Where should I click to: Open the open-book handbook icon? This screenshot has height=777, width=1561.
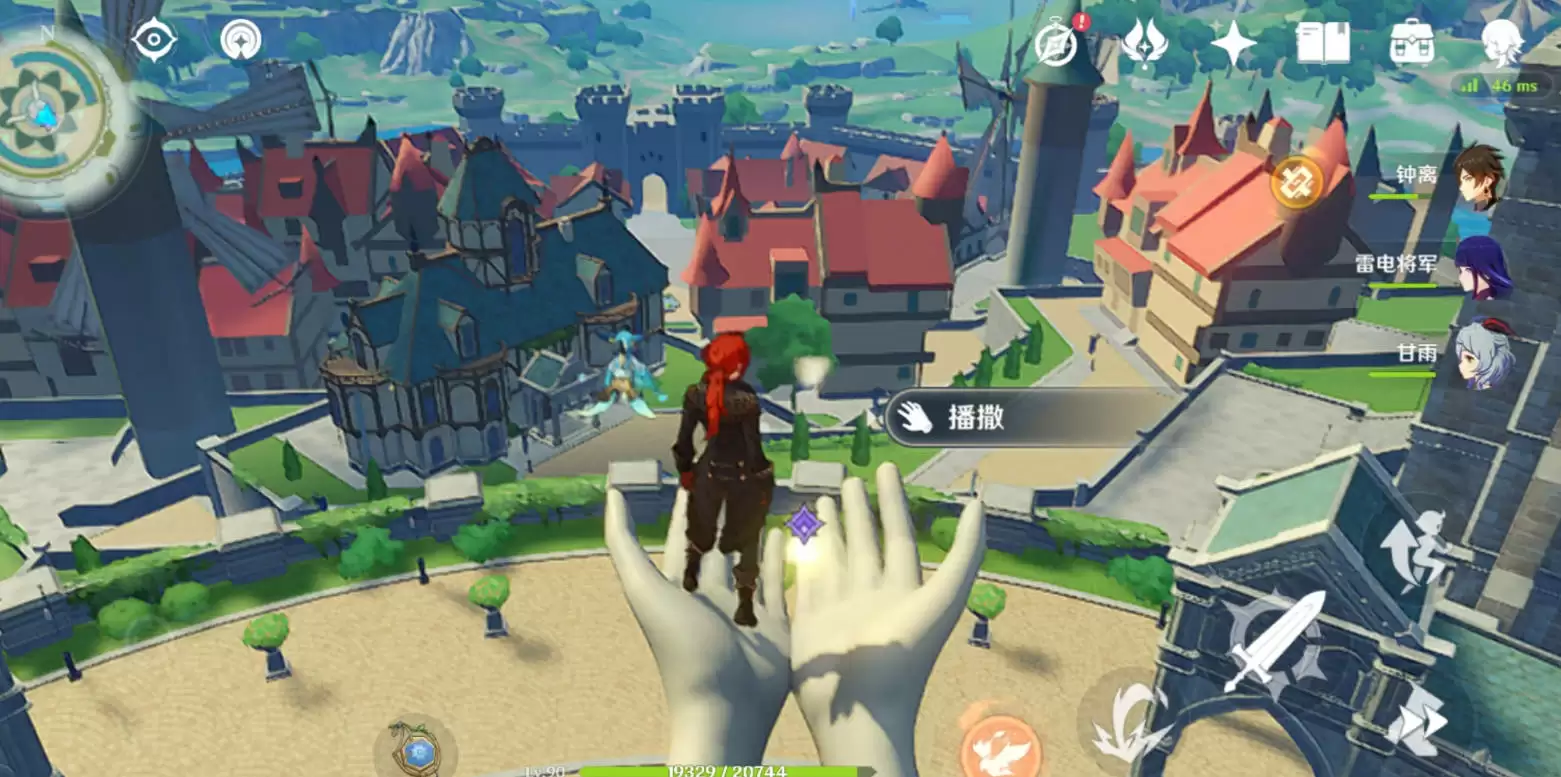click(x=1322, y=43)
